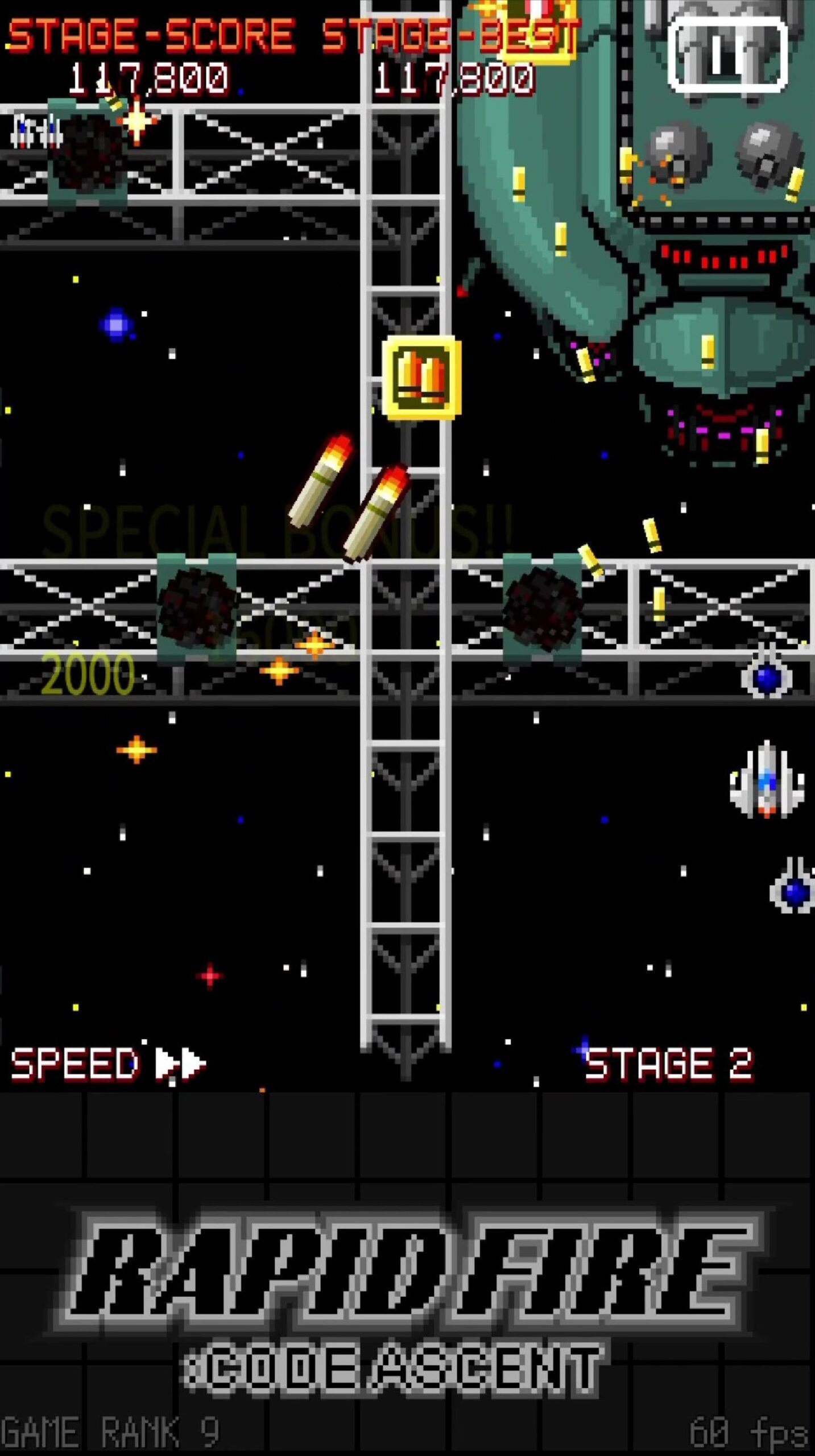The width and height of the screenshot is (815, 1456).
Task: Tap the SPEED arrows control
Action: (180, 1062)
